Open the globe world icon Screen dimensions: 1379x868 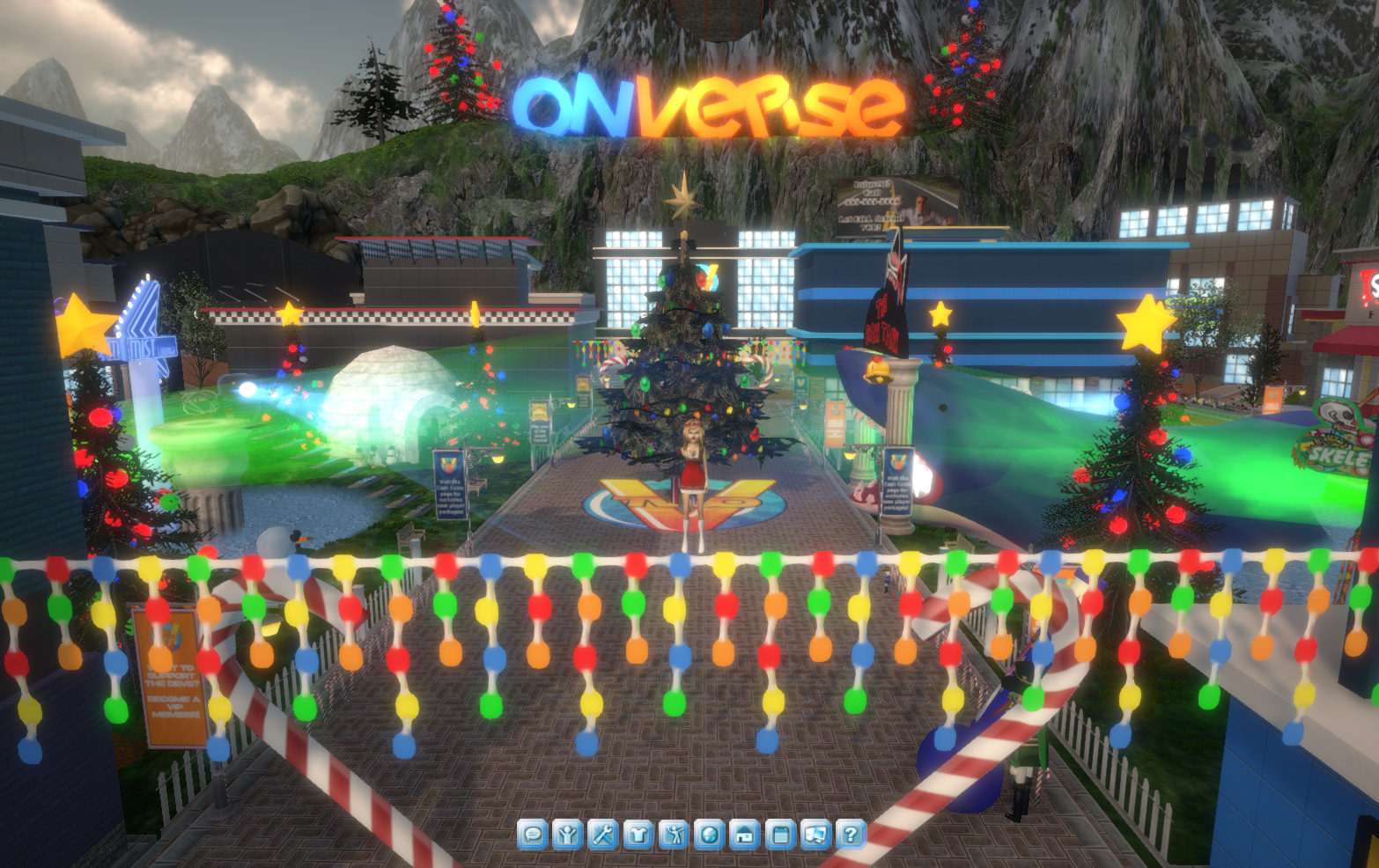pos(709,833)
